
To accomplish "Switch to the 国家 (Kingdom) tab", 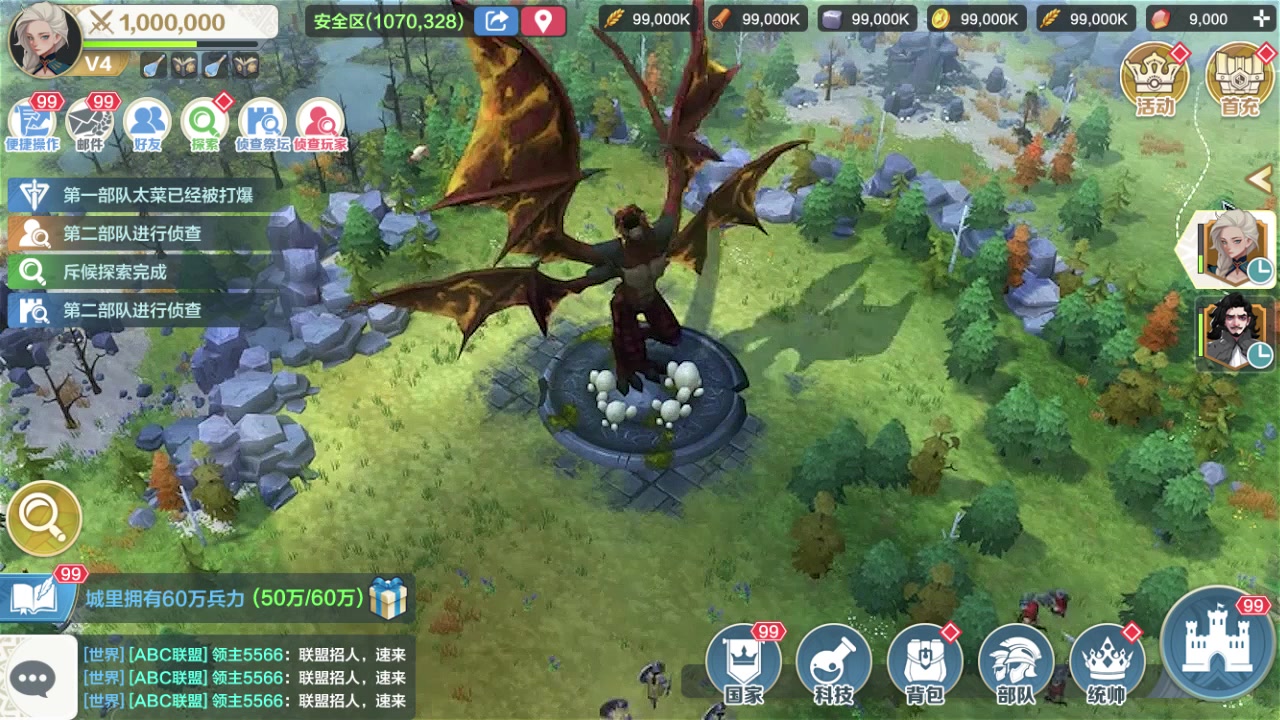I will [x=742, y=660].
